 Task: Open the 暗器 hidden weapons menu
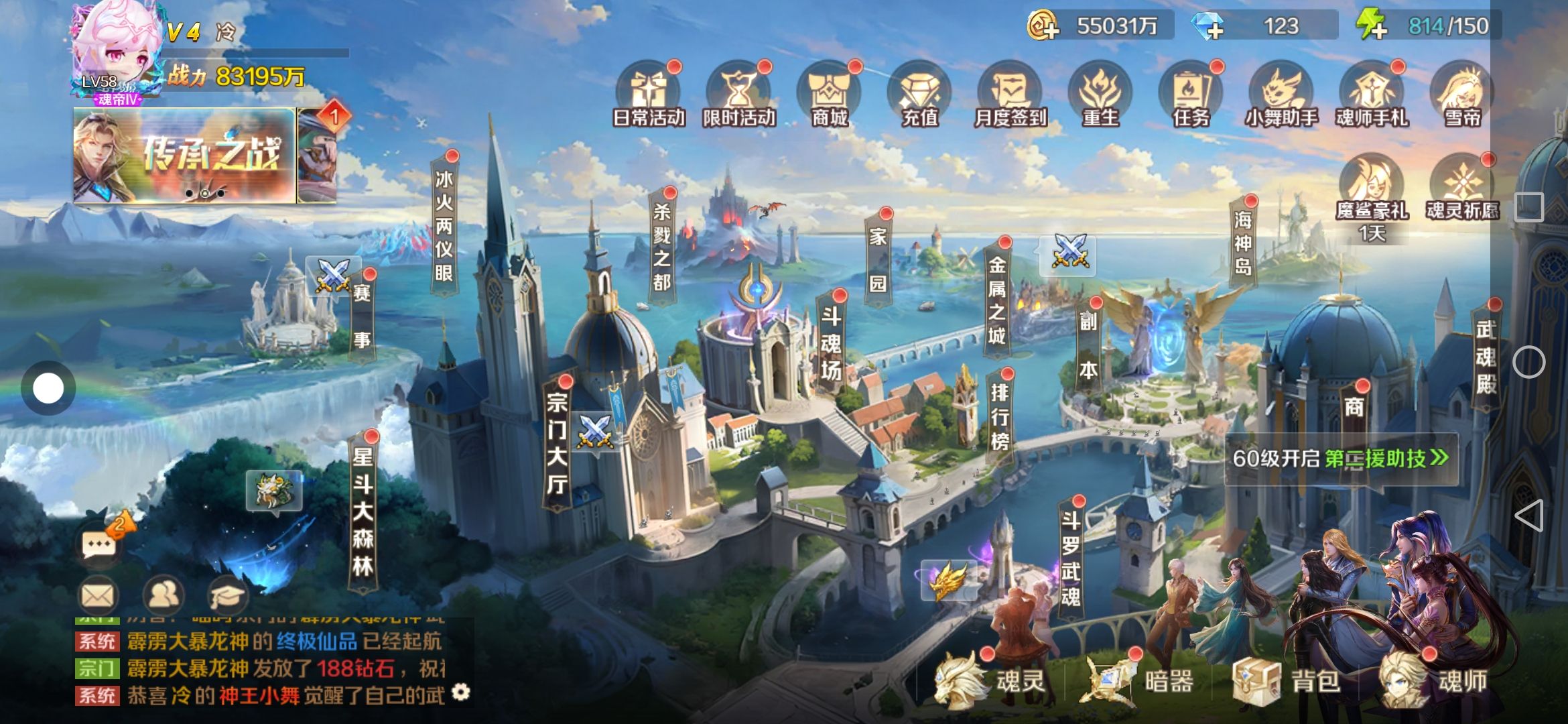[1139, 681]
